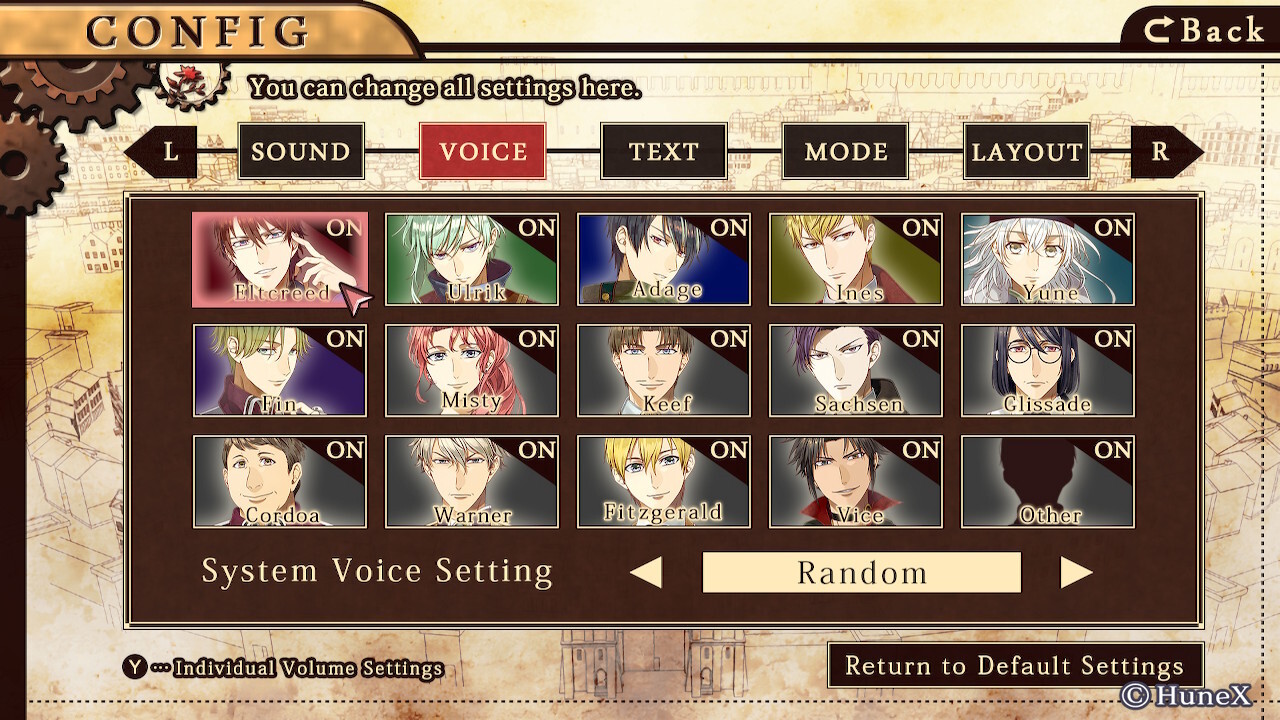Toggle Eltcreed's voice setting
Viewport: 1280px width, 720px height.
tap(280, 259)
